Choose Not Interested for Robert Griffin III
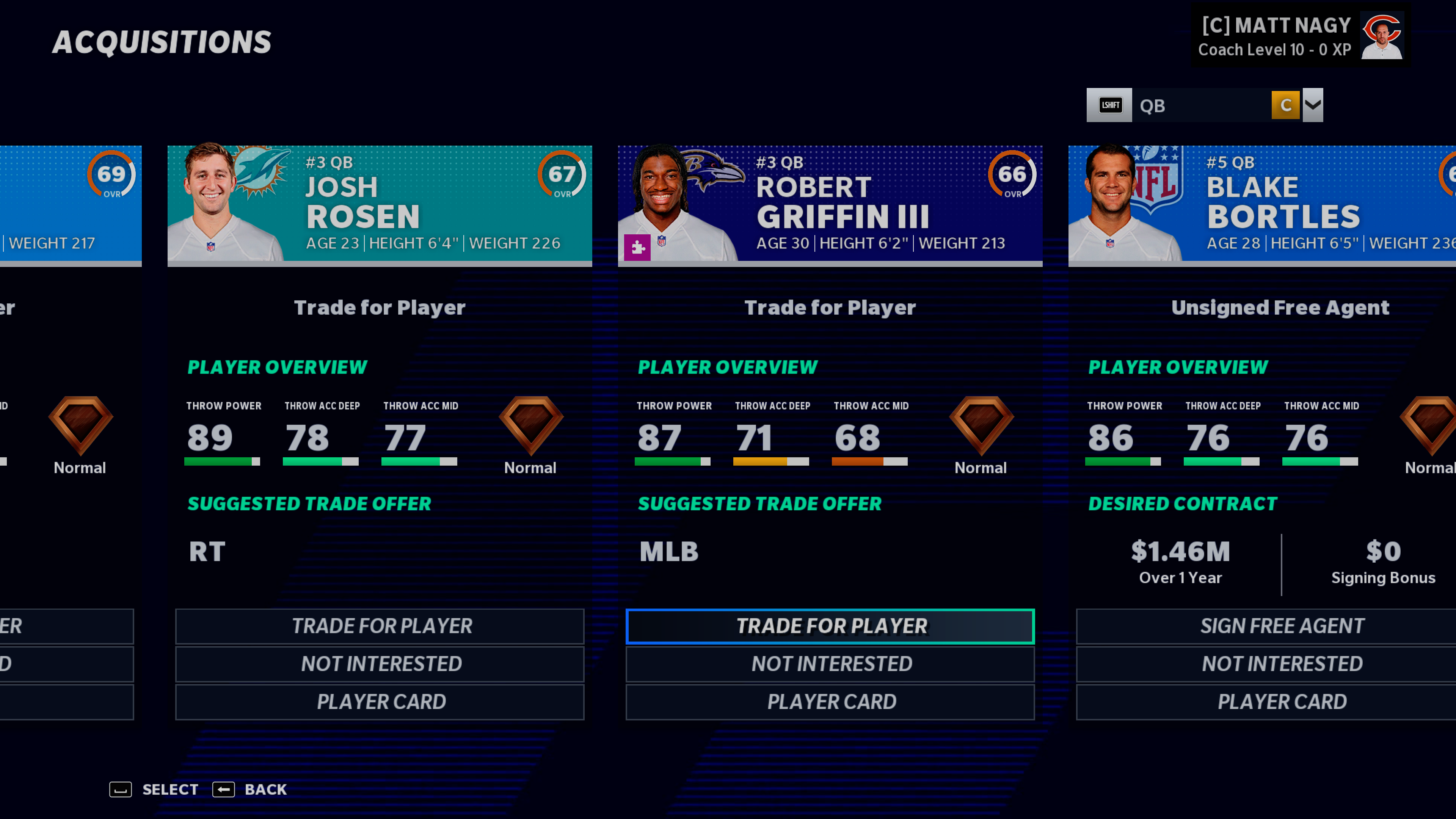The width and height of the screenshot is (1456, 819). [830, 664]
